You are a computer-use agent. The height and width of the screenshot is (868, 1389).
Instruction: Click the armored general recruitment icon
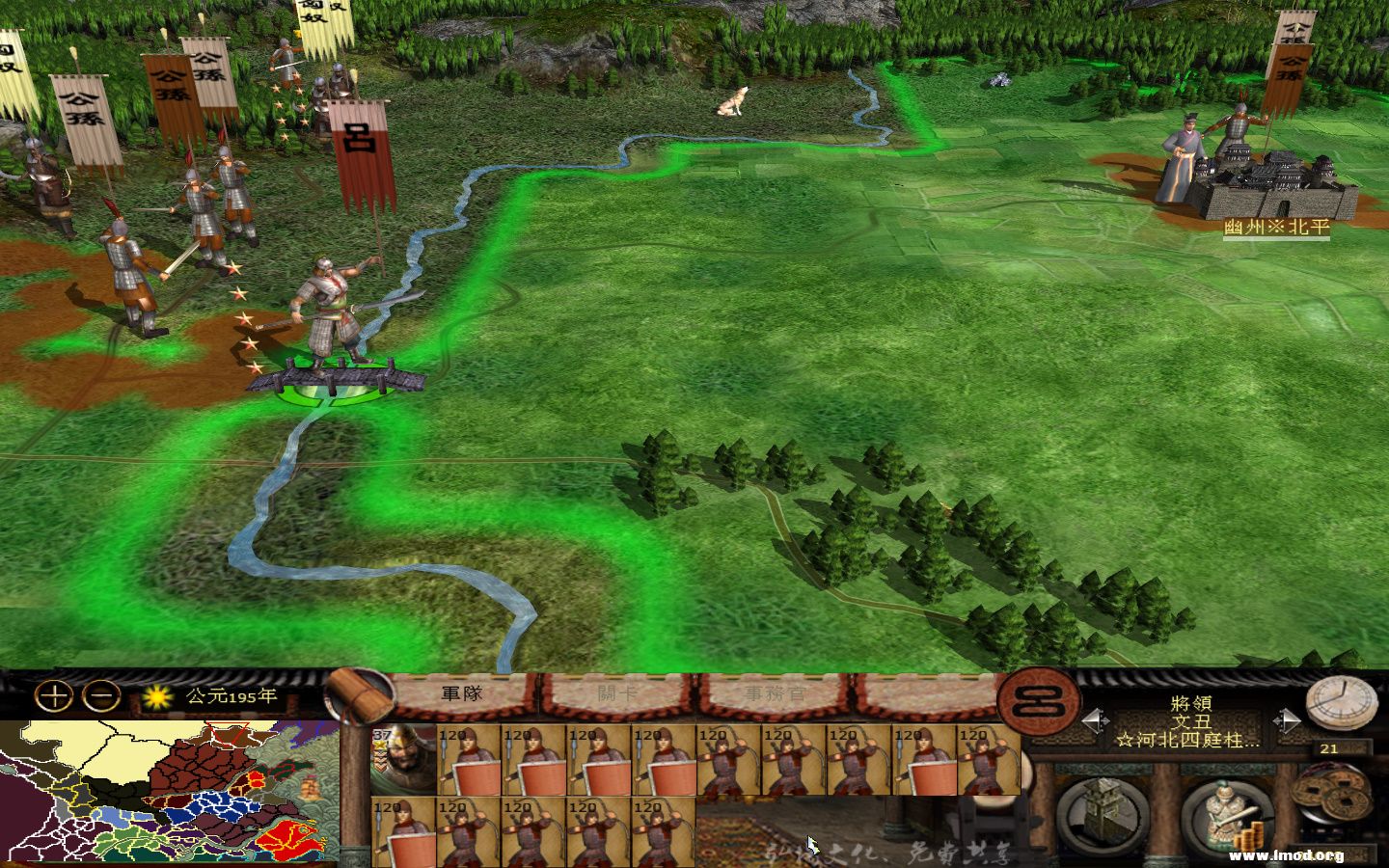click(1227, 810)
